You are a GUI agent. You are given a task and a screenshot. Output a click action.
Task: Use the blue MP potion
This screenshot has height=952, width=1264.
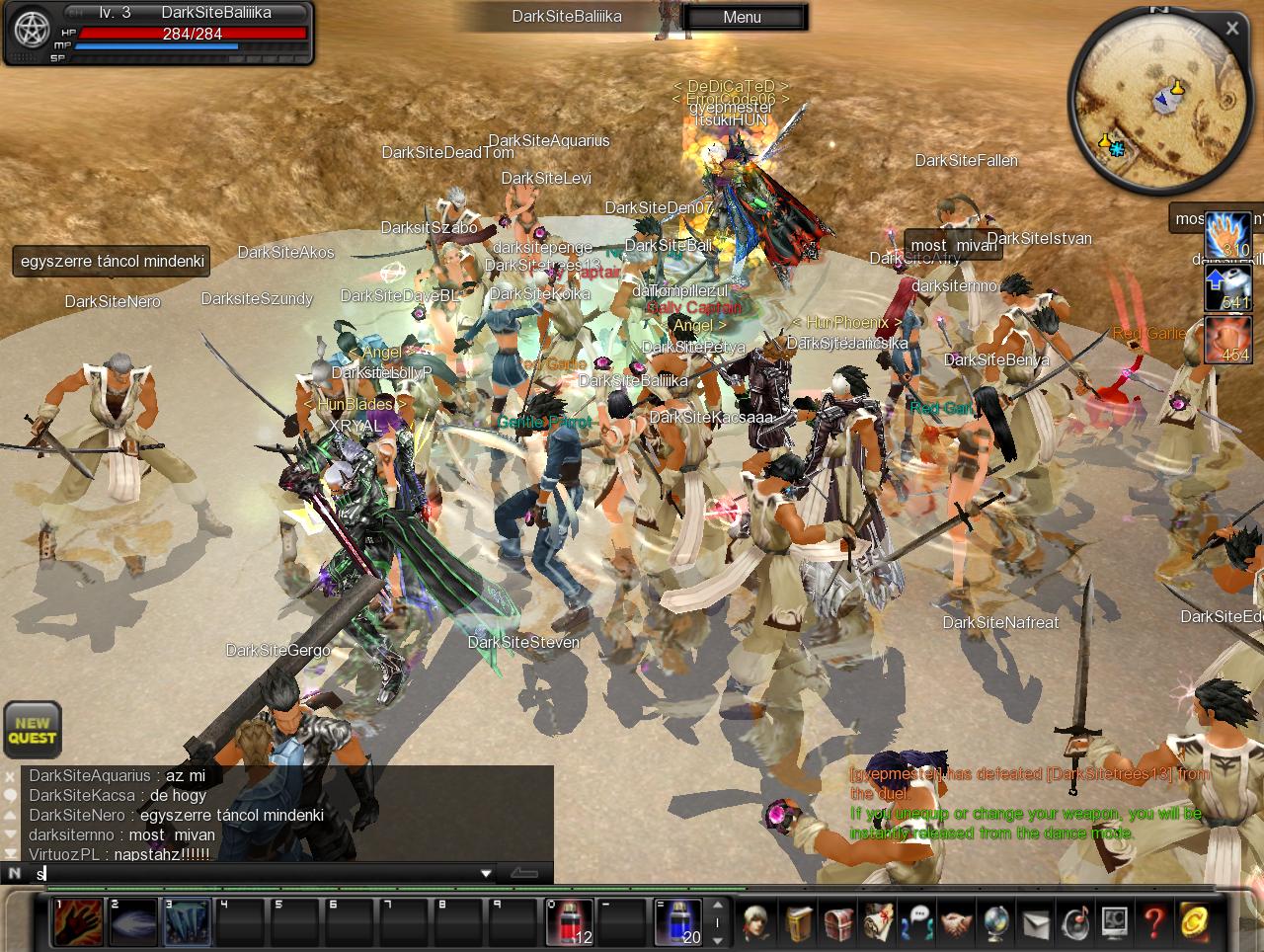point(678,922)
